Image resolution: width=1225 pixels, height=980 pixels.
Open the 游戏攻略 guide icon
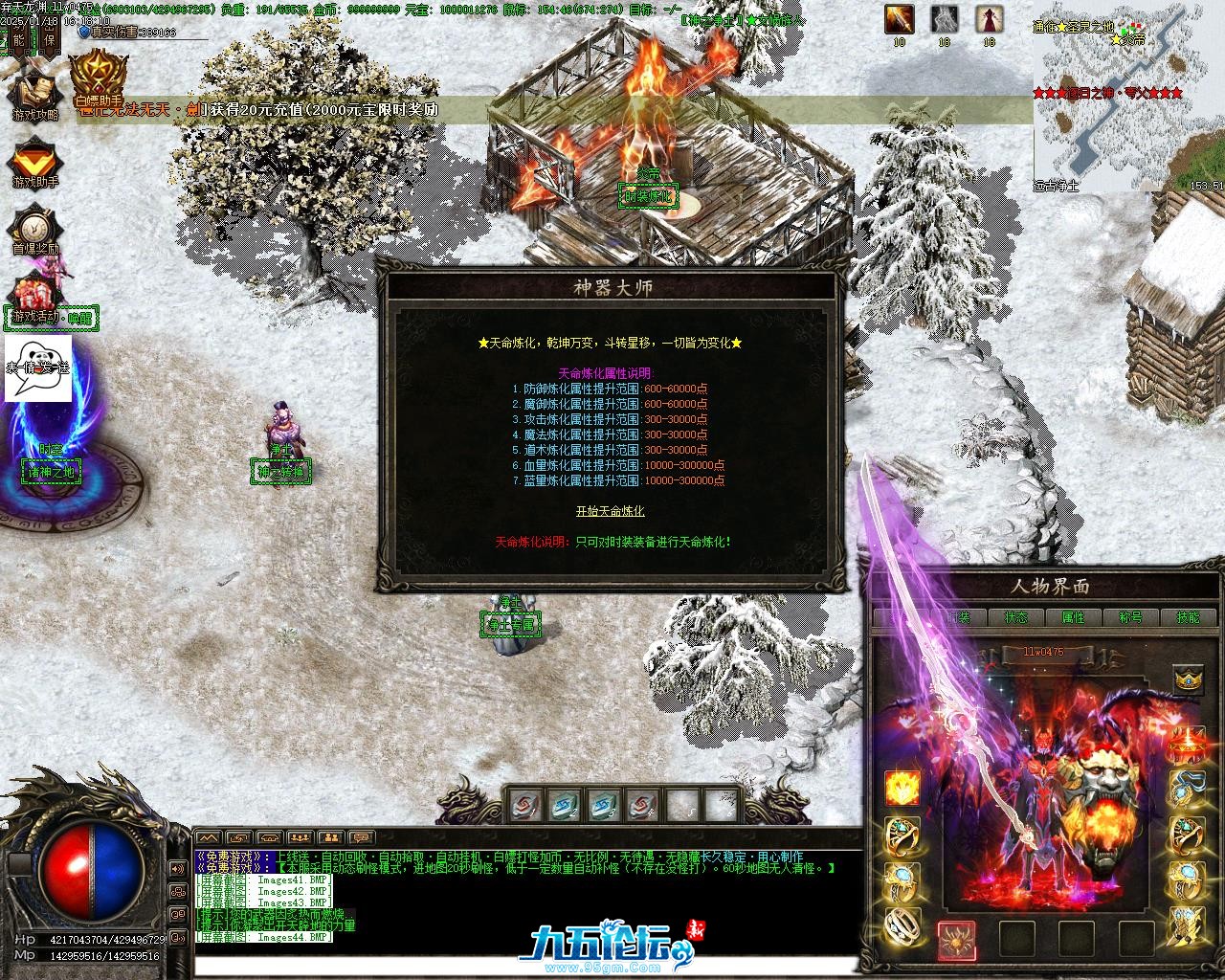tap(34, 94)
